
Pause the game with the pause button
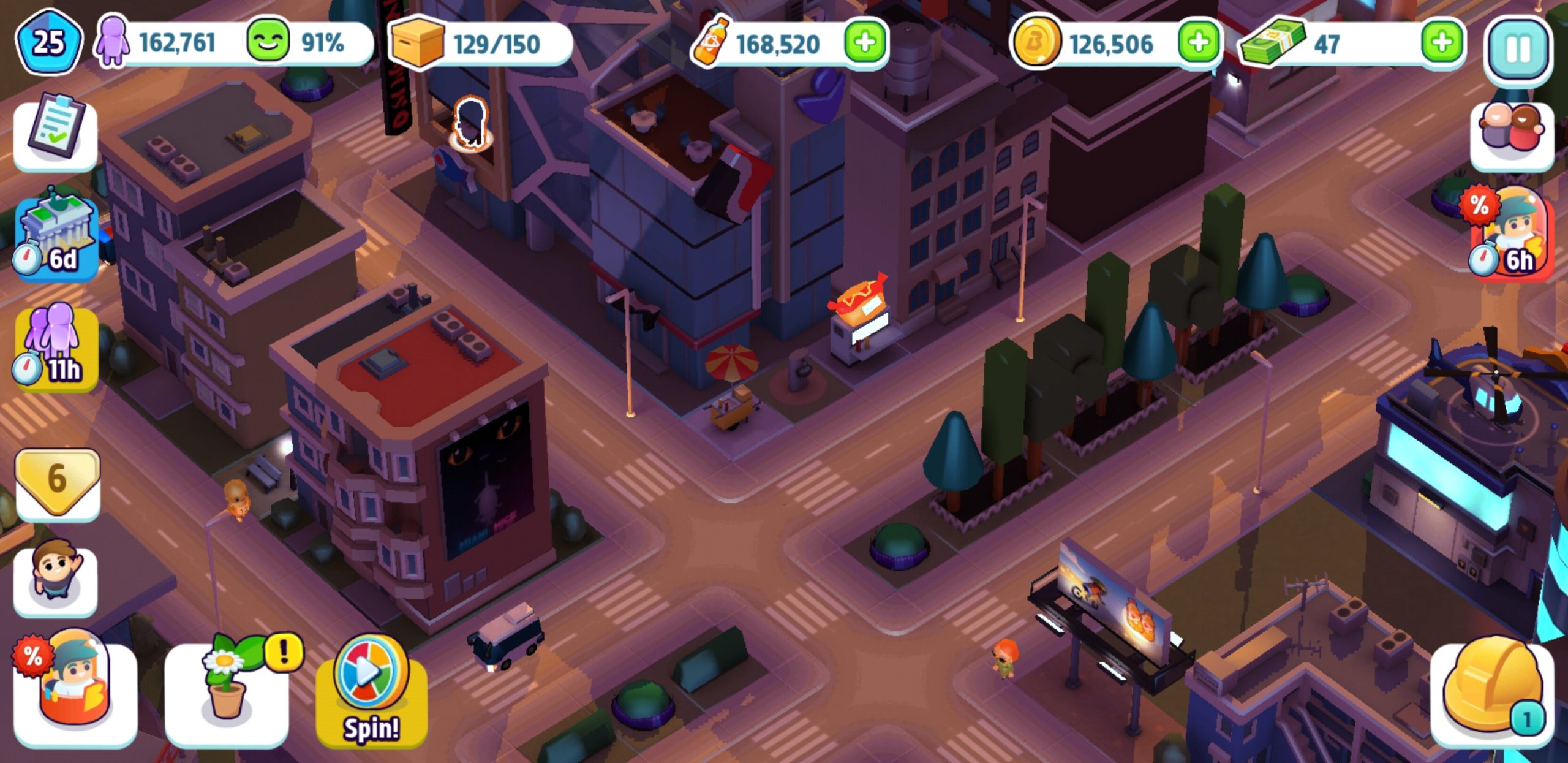tap(1518, 49)
